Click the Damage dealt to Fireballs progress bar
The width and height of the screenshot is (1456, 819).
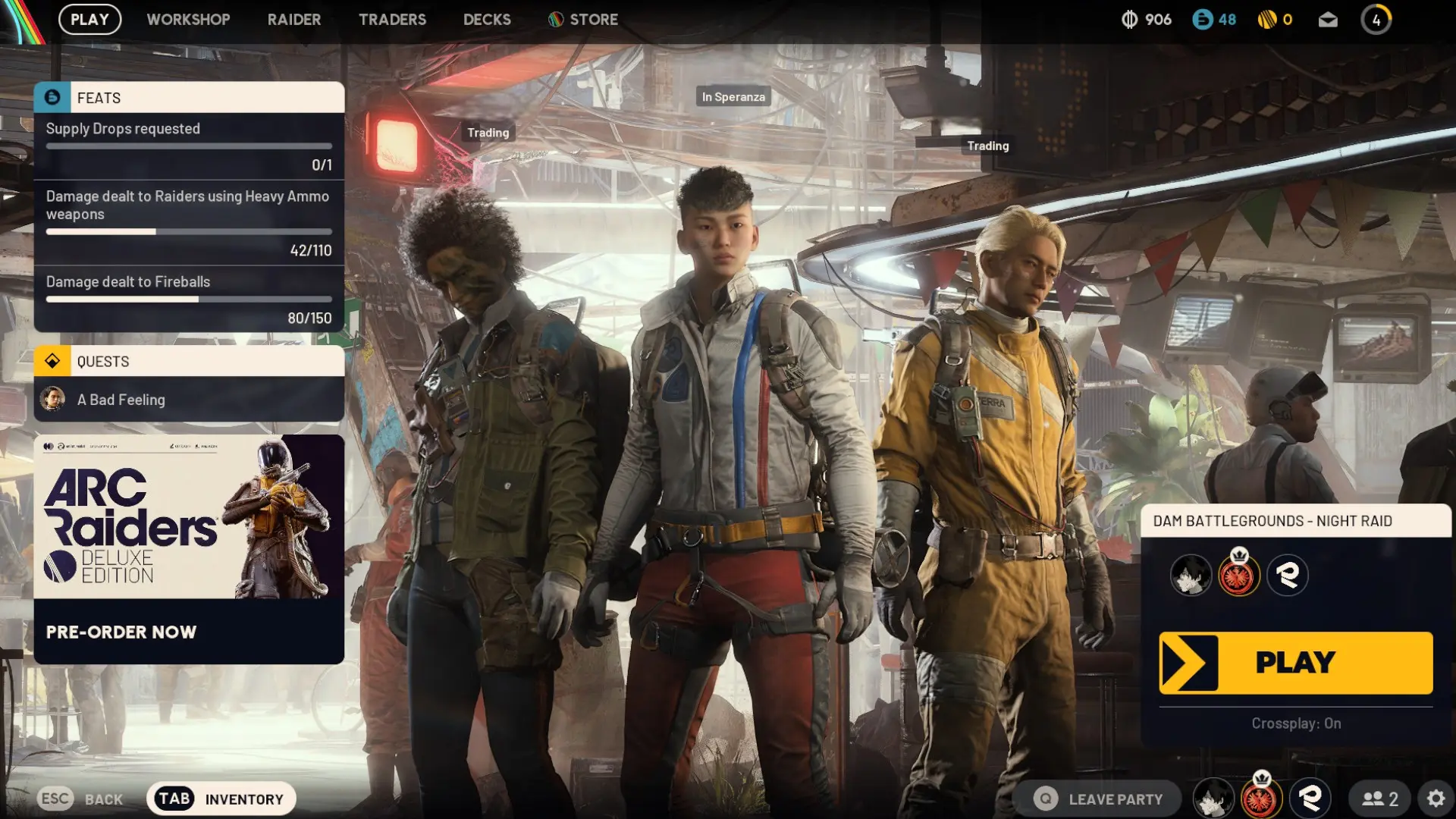188,299
